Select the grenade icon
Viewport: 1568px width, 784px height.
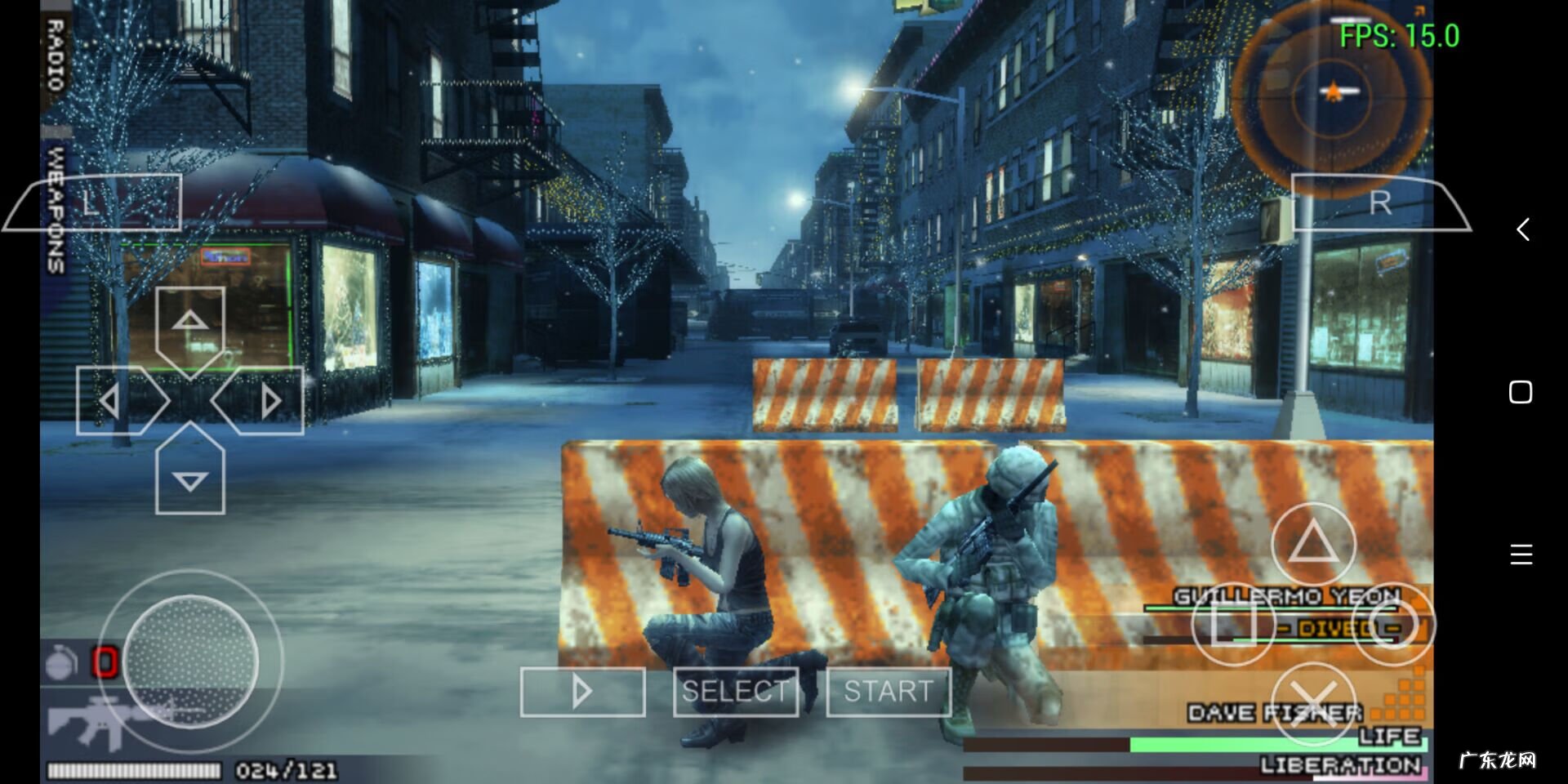(x=61, y=662)
